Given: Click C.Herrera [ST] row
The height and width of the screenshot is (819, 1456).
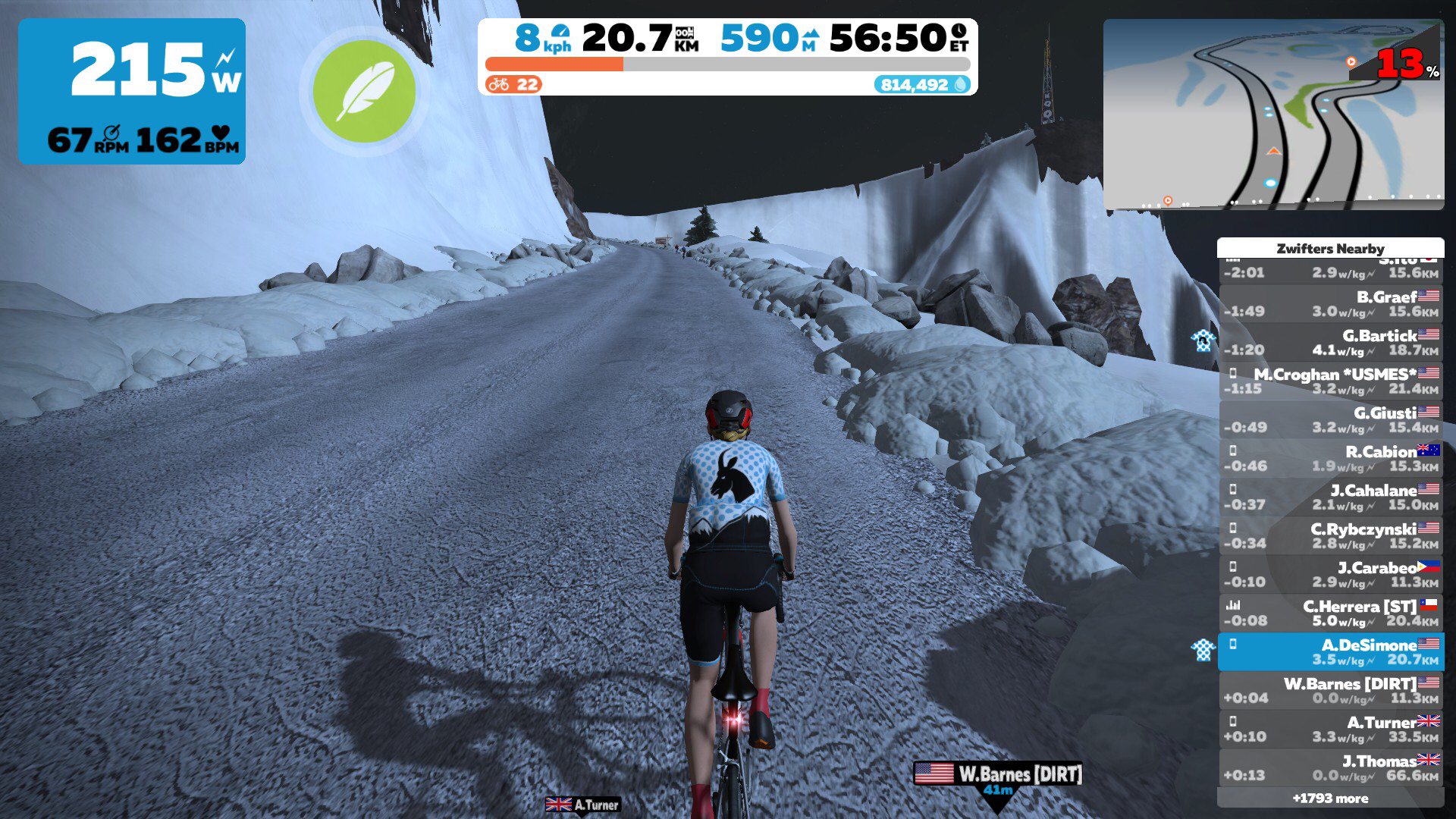Looking at the screenshot, I should click(x=1331, y=613).
